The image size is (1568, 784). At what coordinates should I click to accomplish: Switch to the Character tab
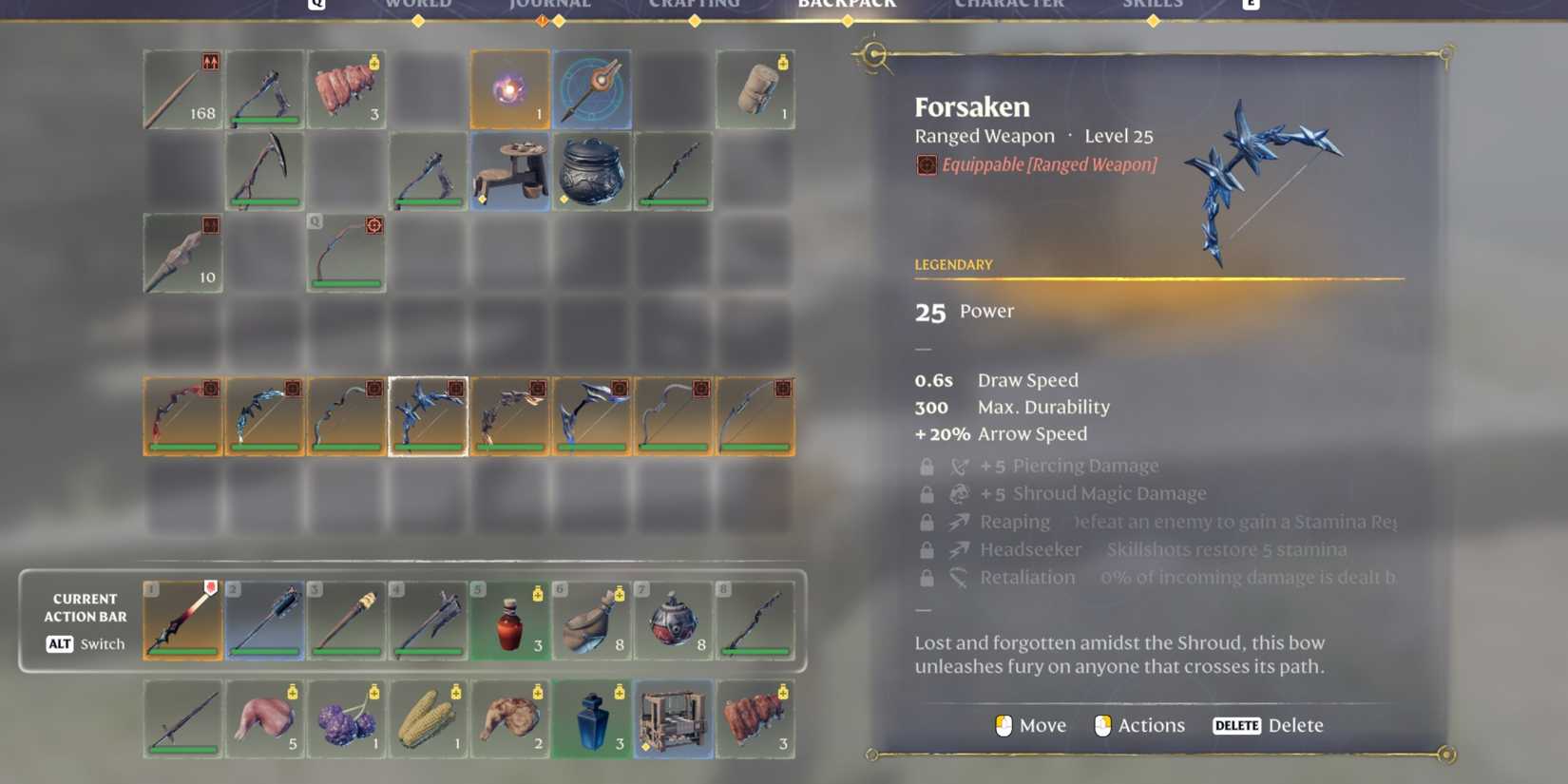(x=1009, y=6)
